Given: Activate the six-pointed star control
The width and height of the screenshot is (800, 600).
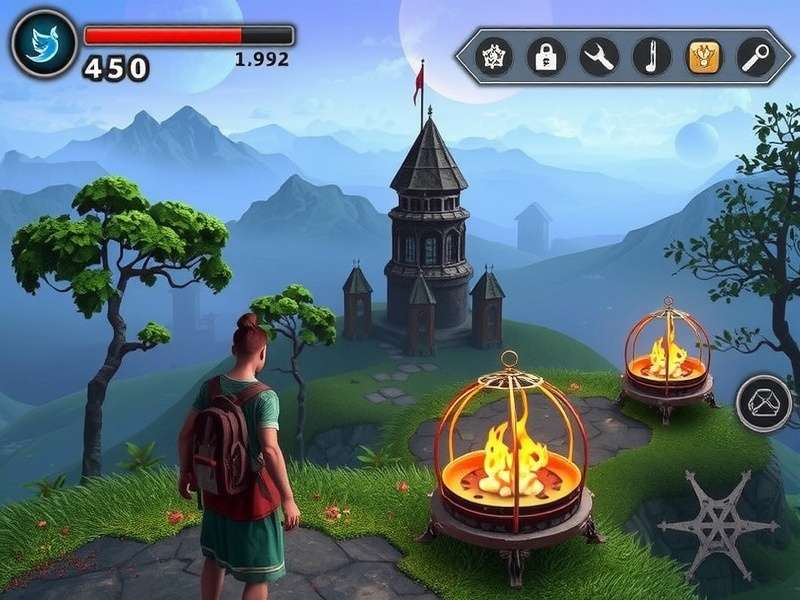Looking at the screenshot, I should point(718,524).
